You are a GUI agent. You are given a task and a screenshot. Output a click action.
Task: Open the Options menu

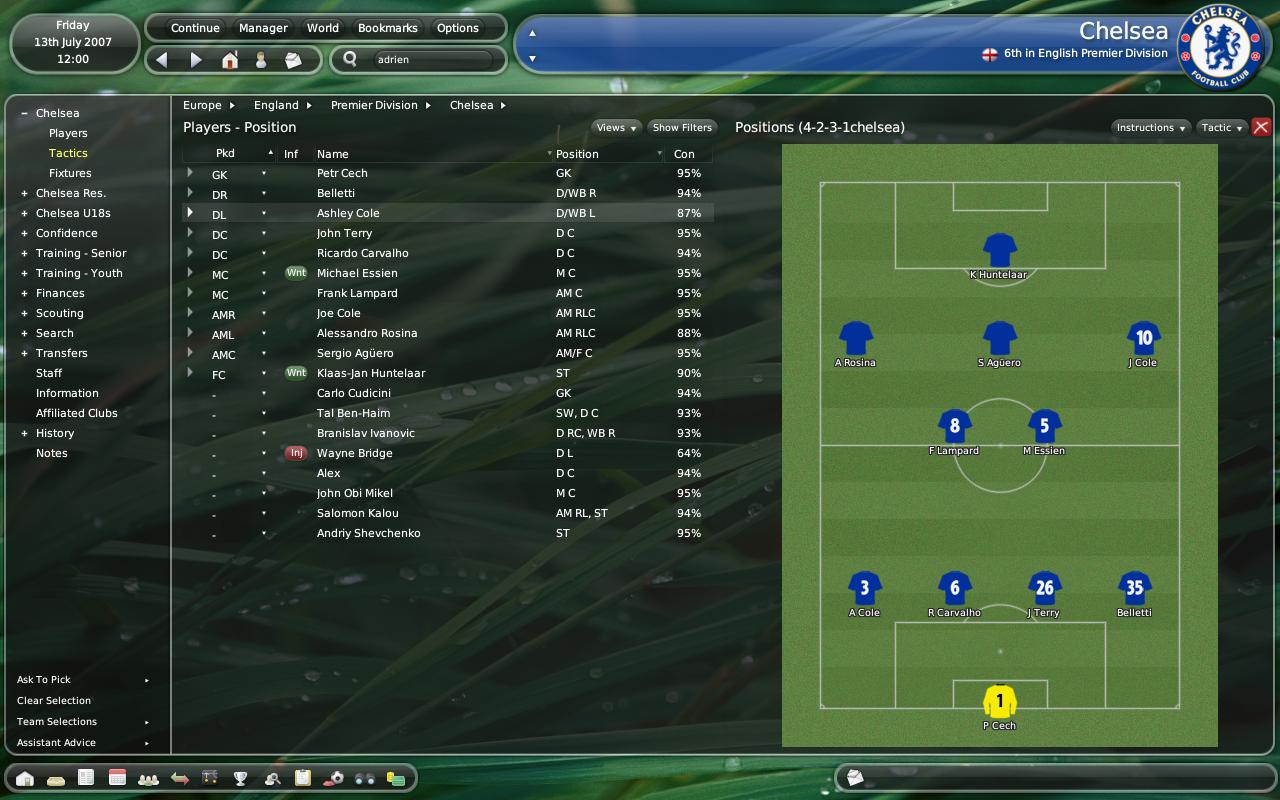point(458,28)
